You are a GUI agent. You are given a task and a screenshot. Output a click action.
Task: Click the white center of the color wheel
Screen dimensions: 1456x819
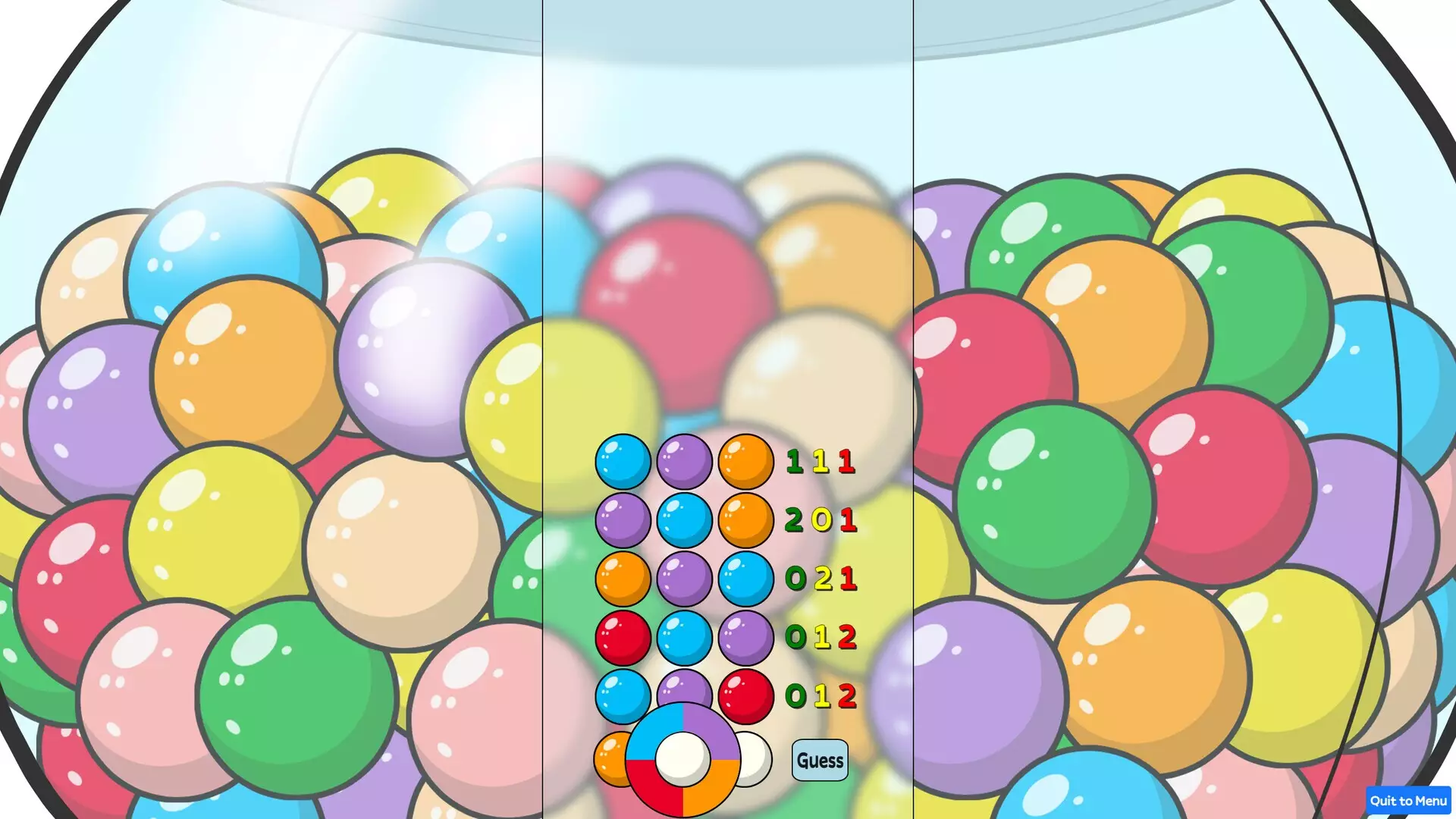click(682, 758)
